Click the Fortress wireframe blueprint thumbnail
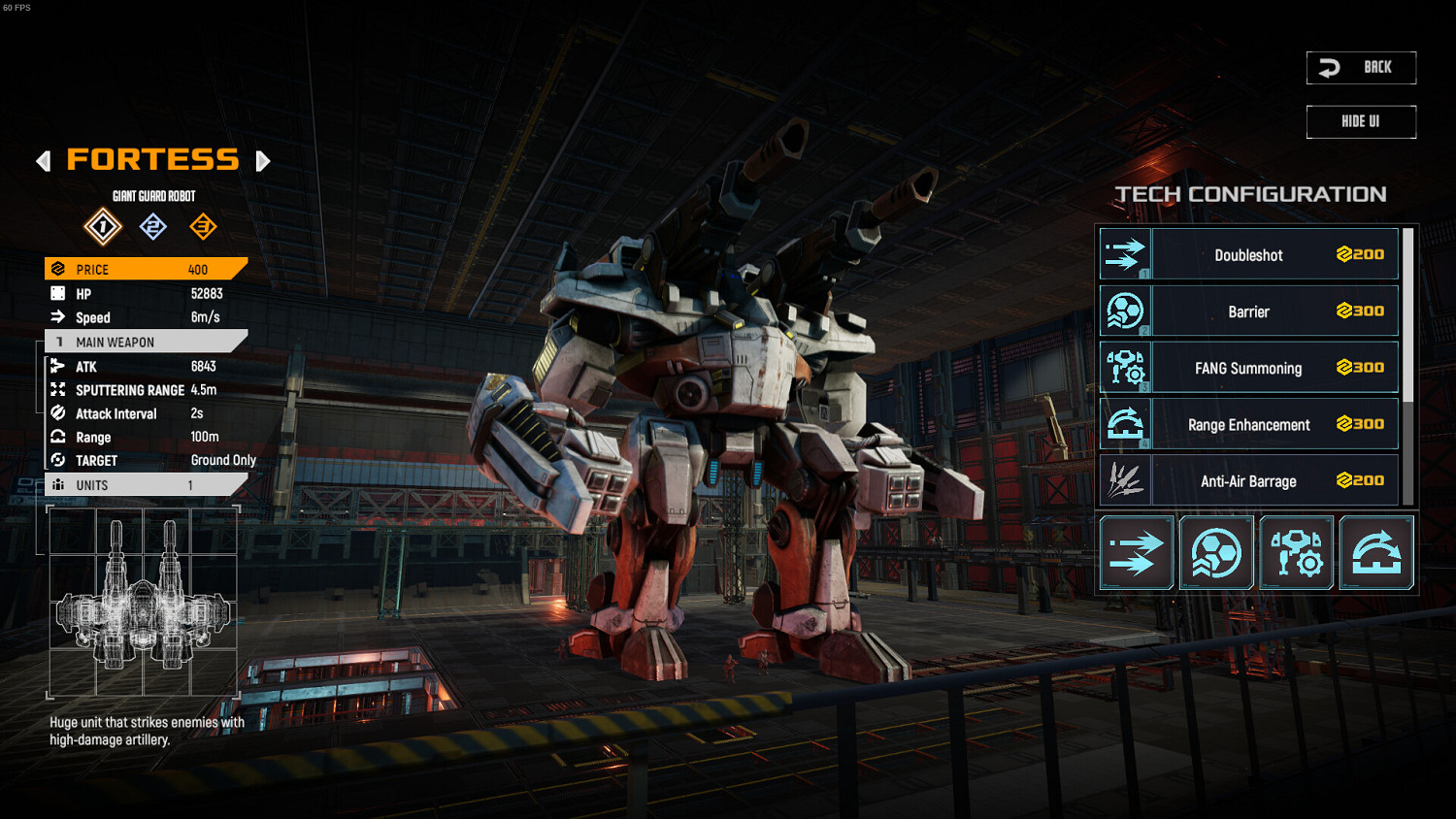1456x819 pixels. [x=144, y=602]
